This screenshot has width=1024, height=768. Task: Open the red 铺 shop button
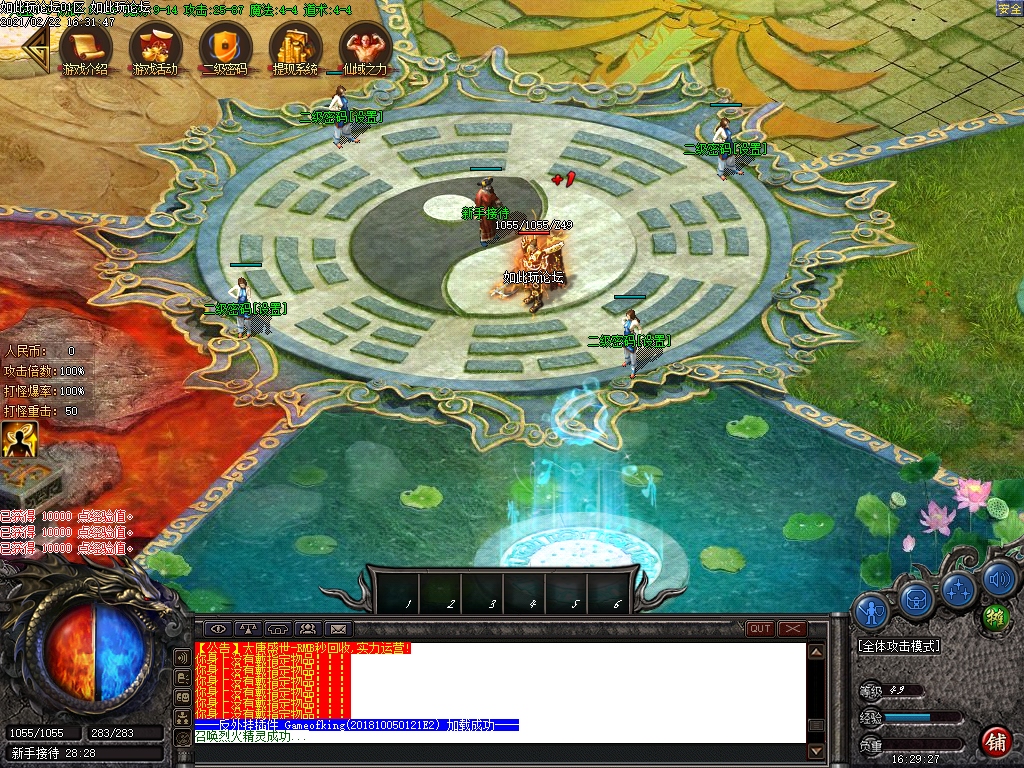tap(996, 741)
